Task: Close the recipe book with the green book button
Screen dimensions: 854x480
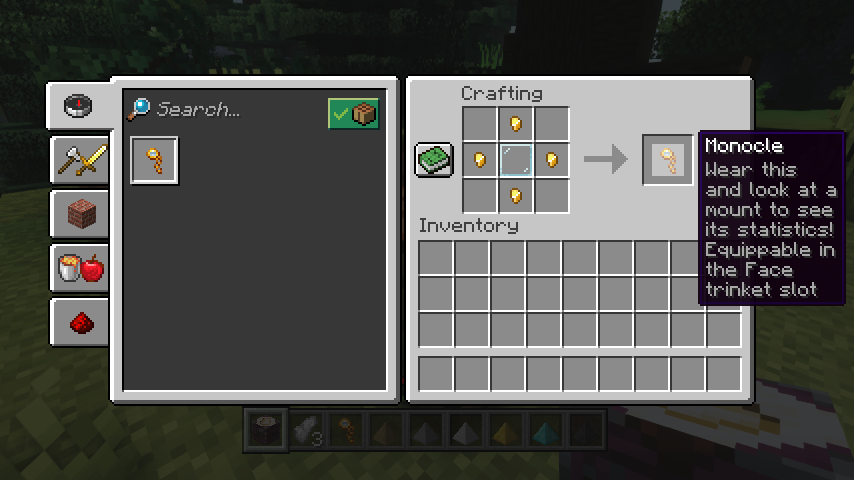Action: [434, 160]
